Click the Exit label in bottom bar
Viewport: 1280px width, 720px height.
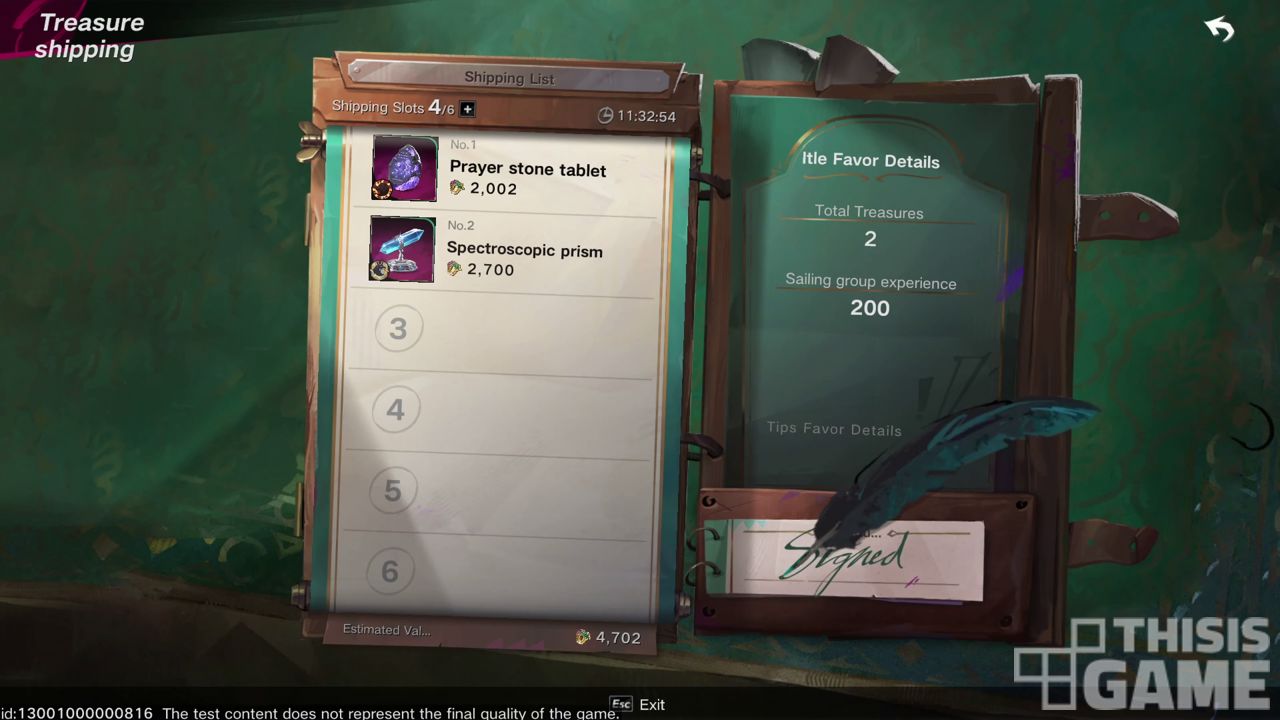651,705
